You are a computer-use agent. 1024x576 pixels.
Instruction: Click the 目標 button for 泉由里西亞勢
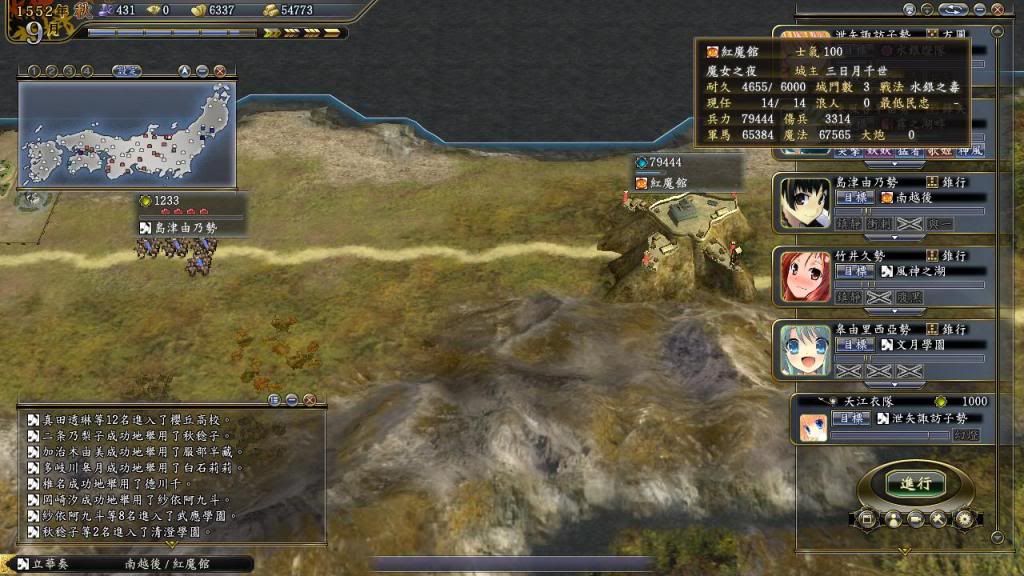coord(850,344)
